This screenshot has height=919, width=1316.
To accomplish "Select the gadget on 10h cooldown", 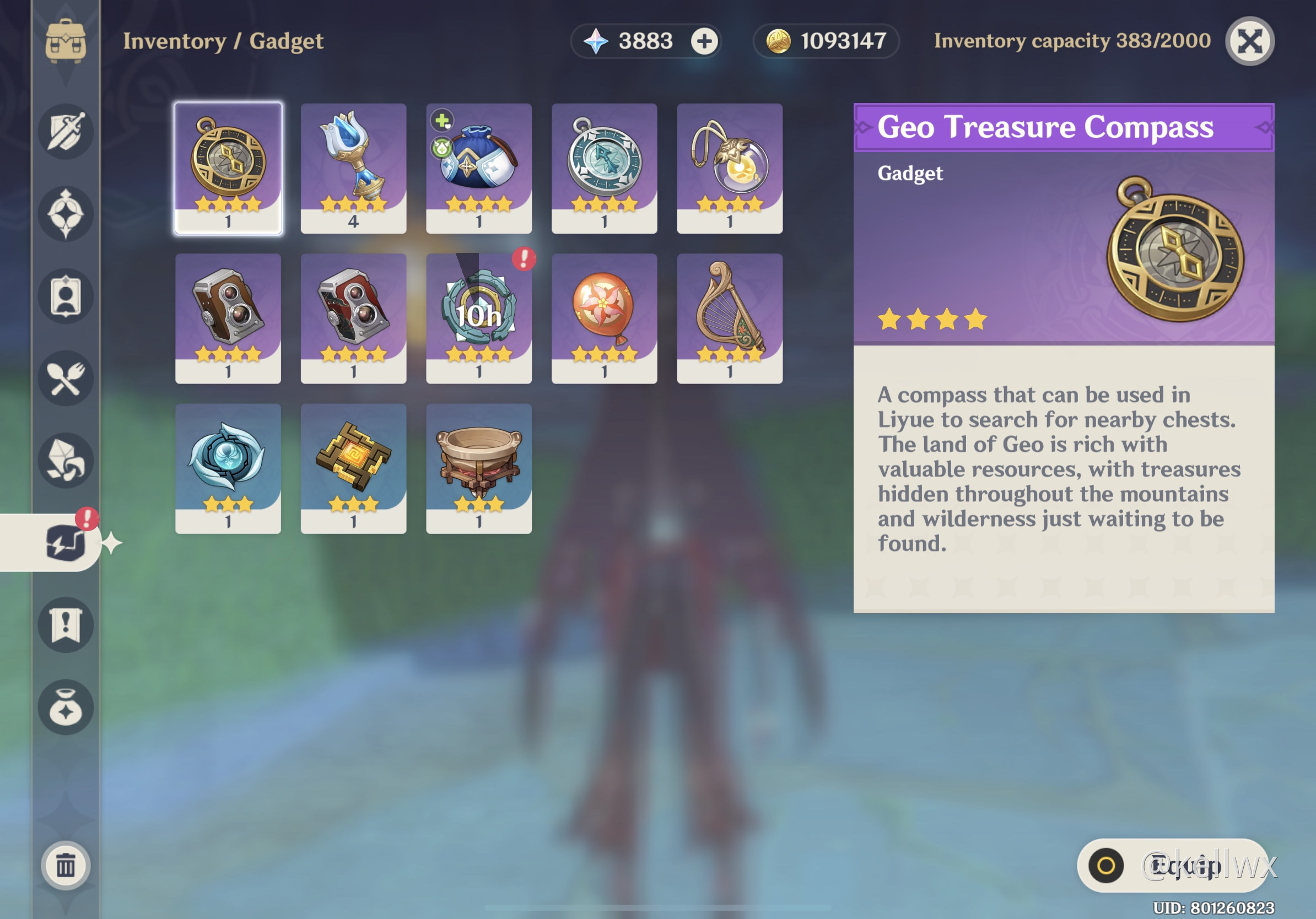I will tap(479, 318).
